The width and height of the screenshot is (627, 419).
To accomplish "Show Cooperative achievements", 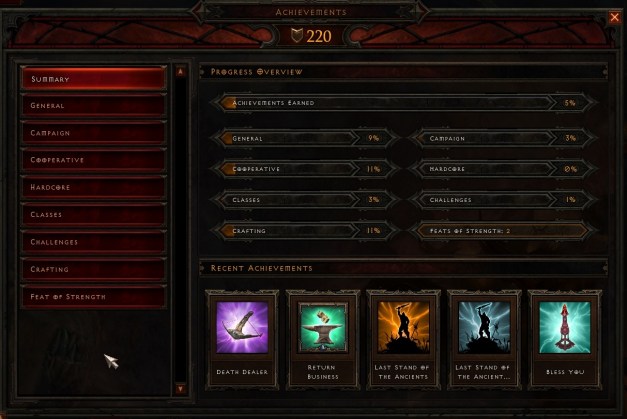I will tap(93, 160).
